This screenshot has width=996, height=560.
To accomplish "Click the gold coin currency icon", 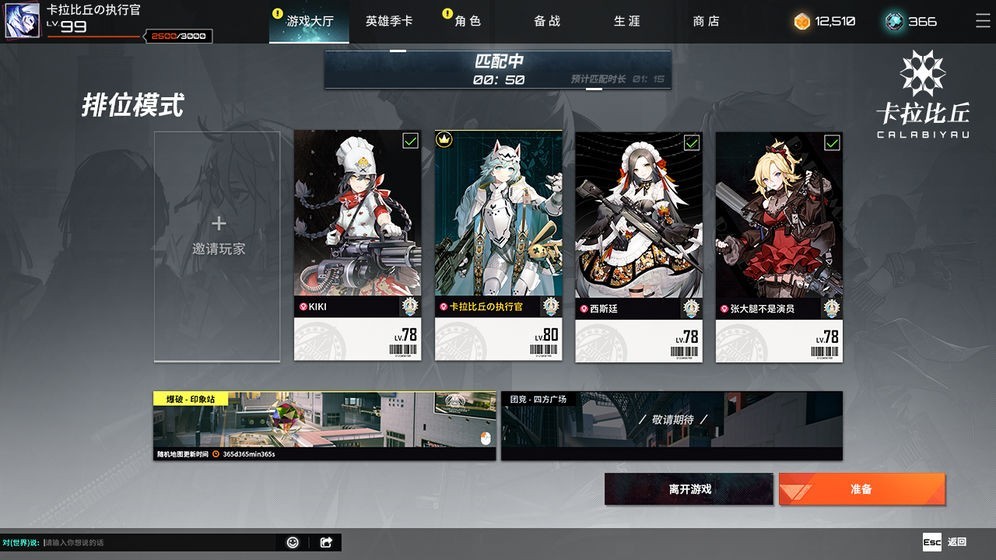I will click(802, 21).
